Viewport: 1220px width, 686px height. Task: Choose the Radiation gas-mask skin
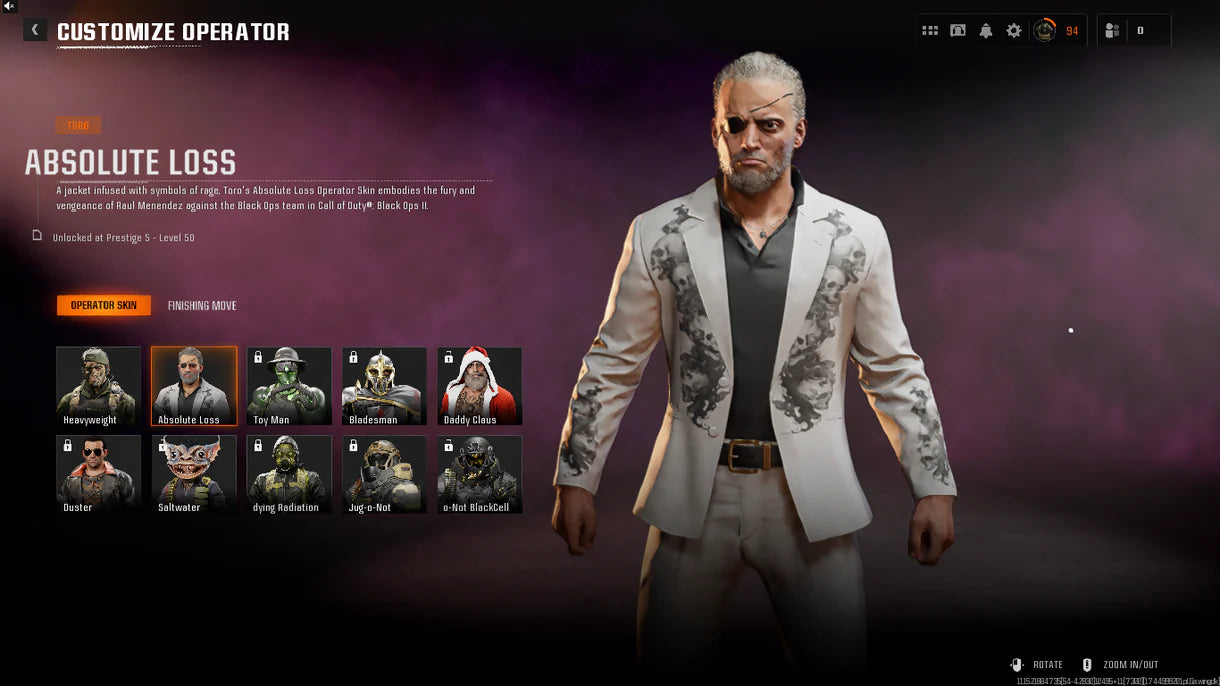(289, 474)
